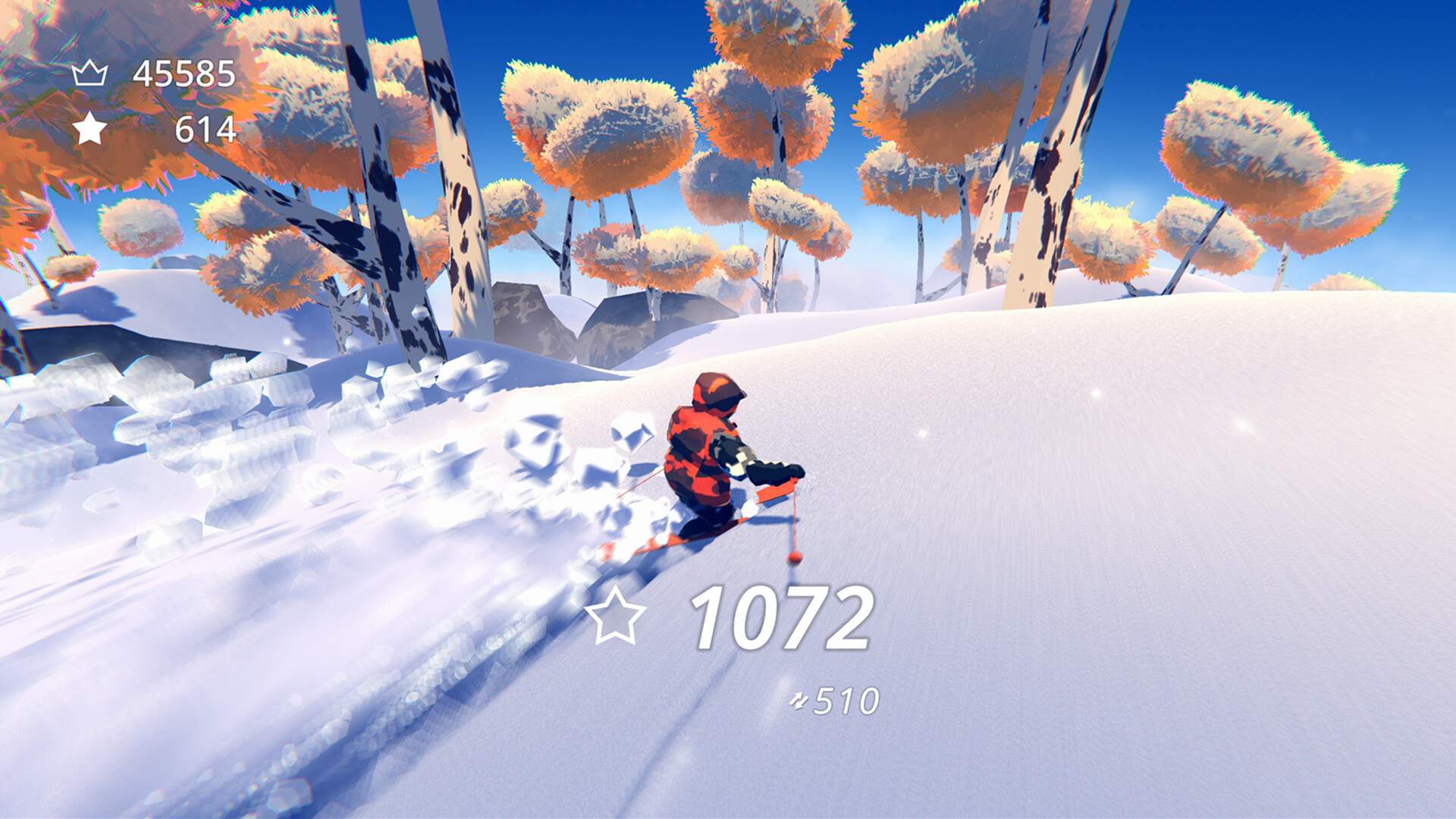This screenshot has height=819, width=1456.
Task: Click the crown score 45585
Action: [184, 72]
